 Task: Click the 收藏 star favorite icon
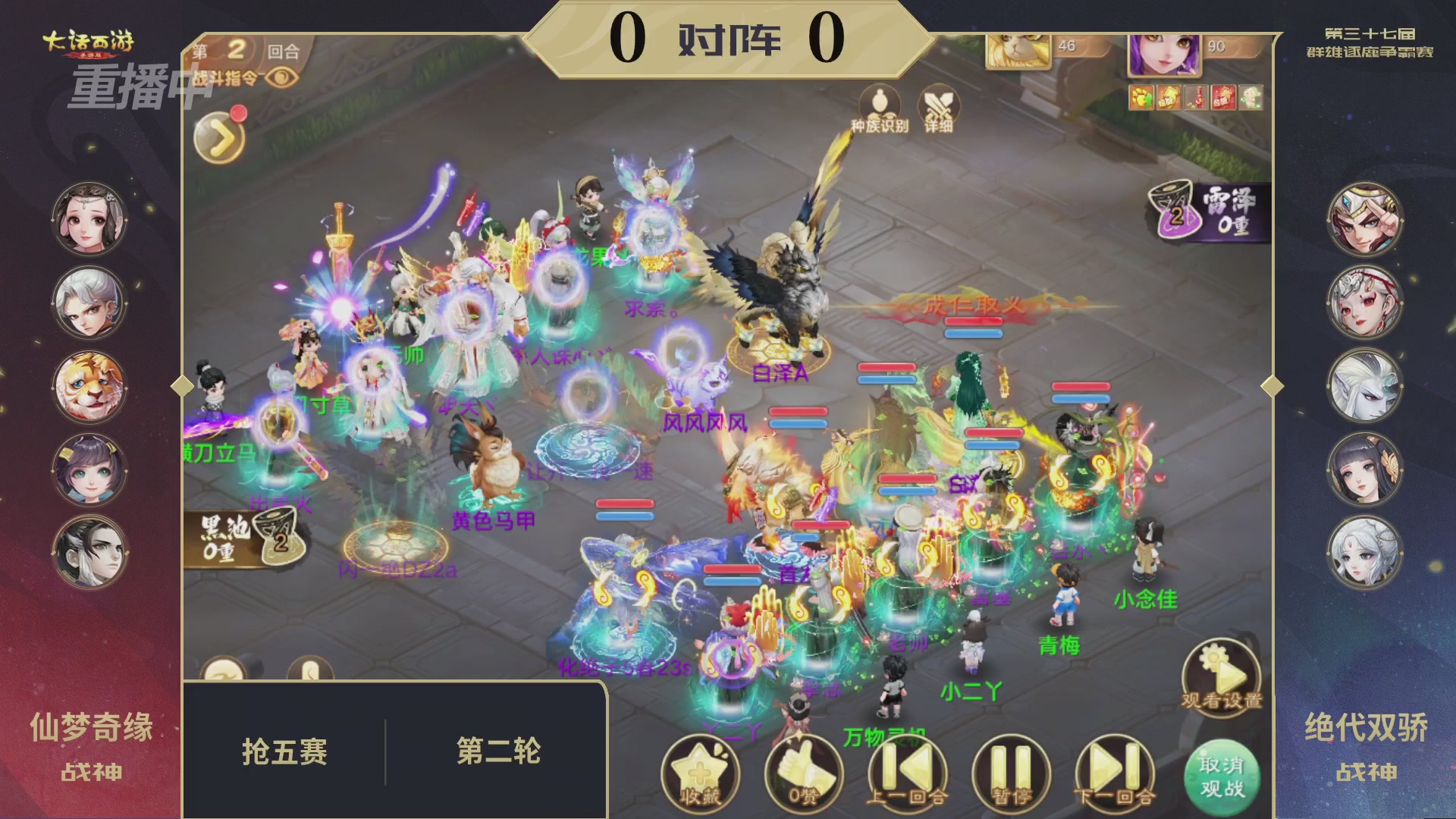(x=701, y=770)
